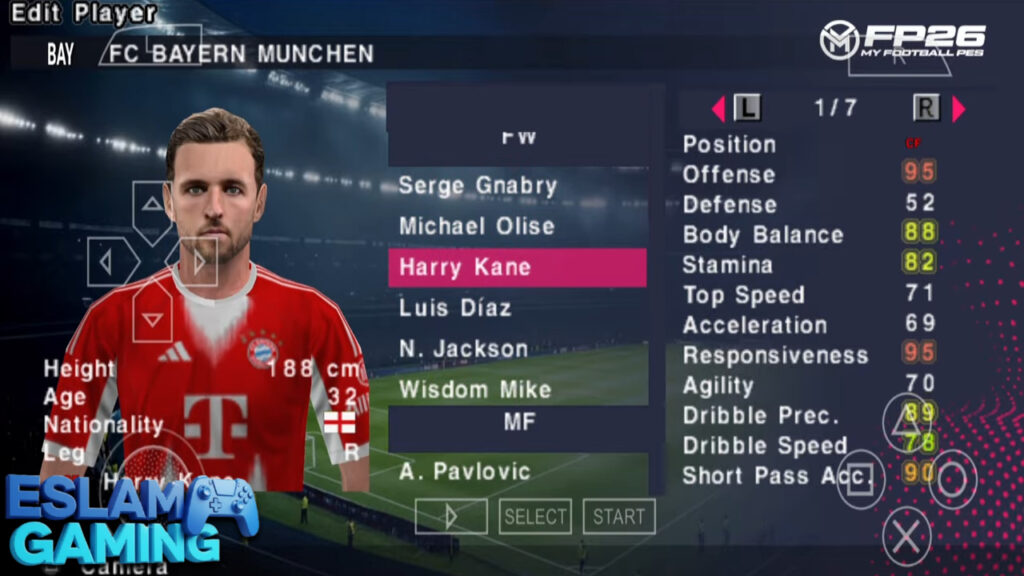1024x576 pixels.
Task: Select midfielder A. Pavlovic
Action: point(464,471)
